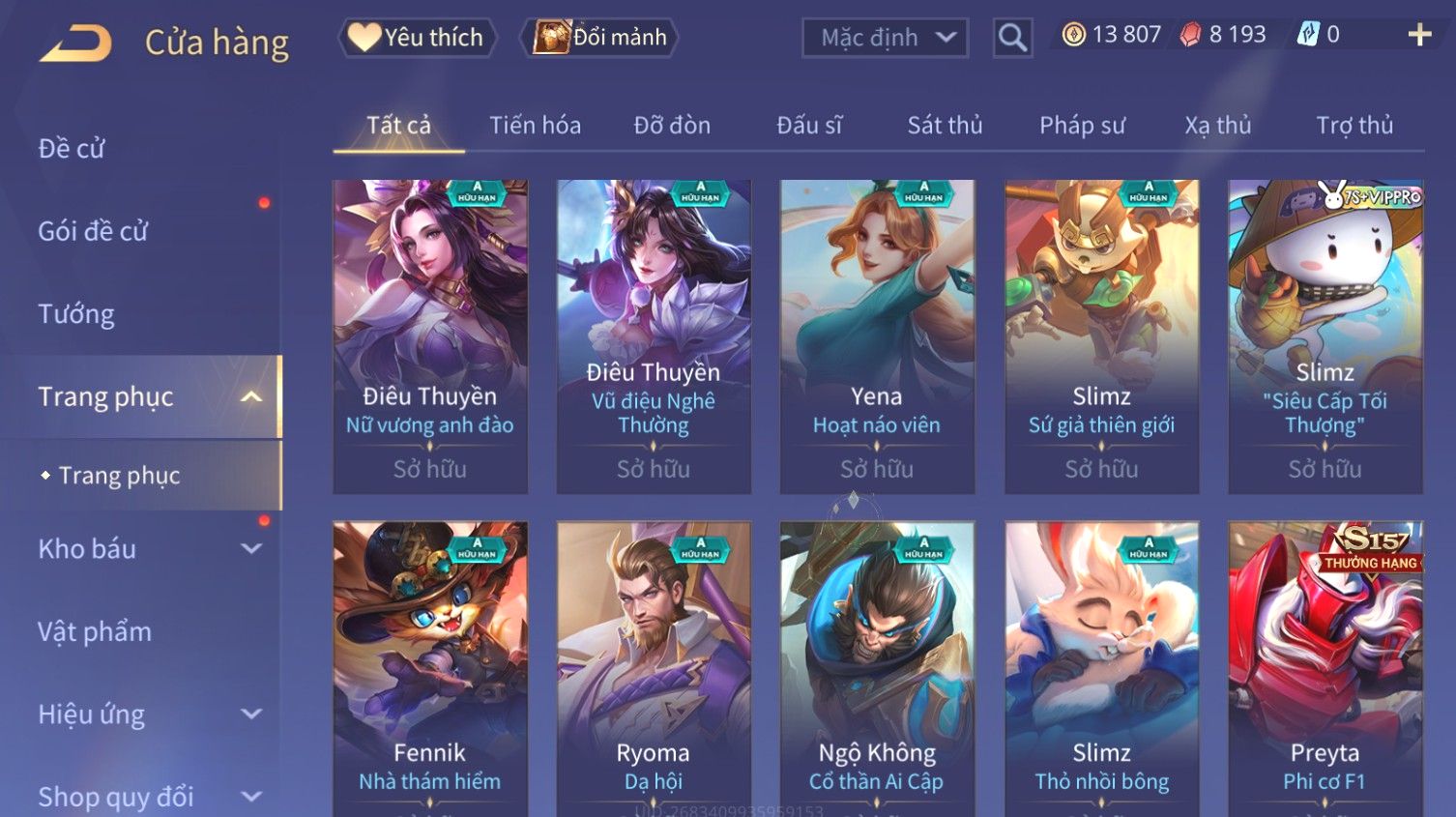This screenshot has height=817, width=1456.
Task: Open the Yêu thích favorites list
Action: (x=417, y=38)
